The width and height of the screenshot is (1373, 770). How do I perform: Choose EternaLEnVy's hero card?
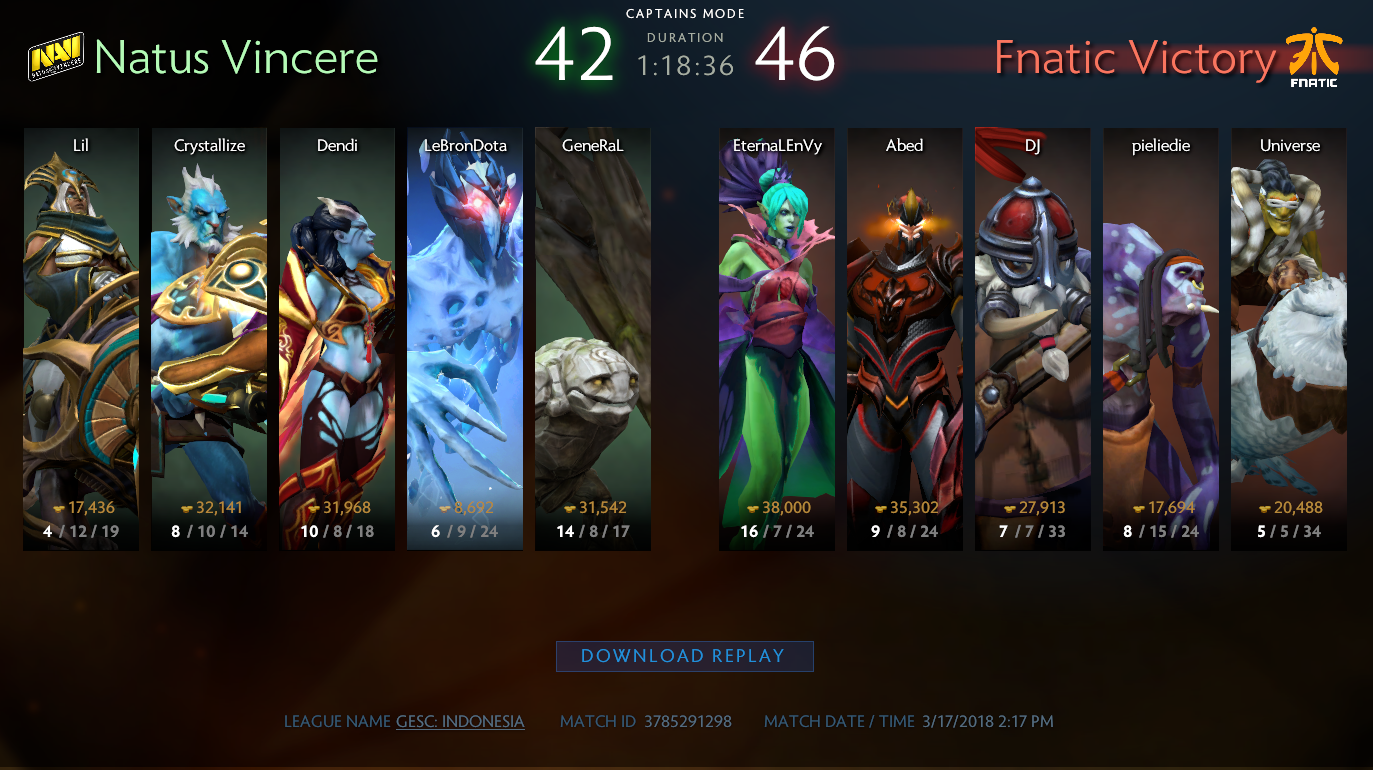777,338
